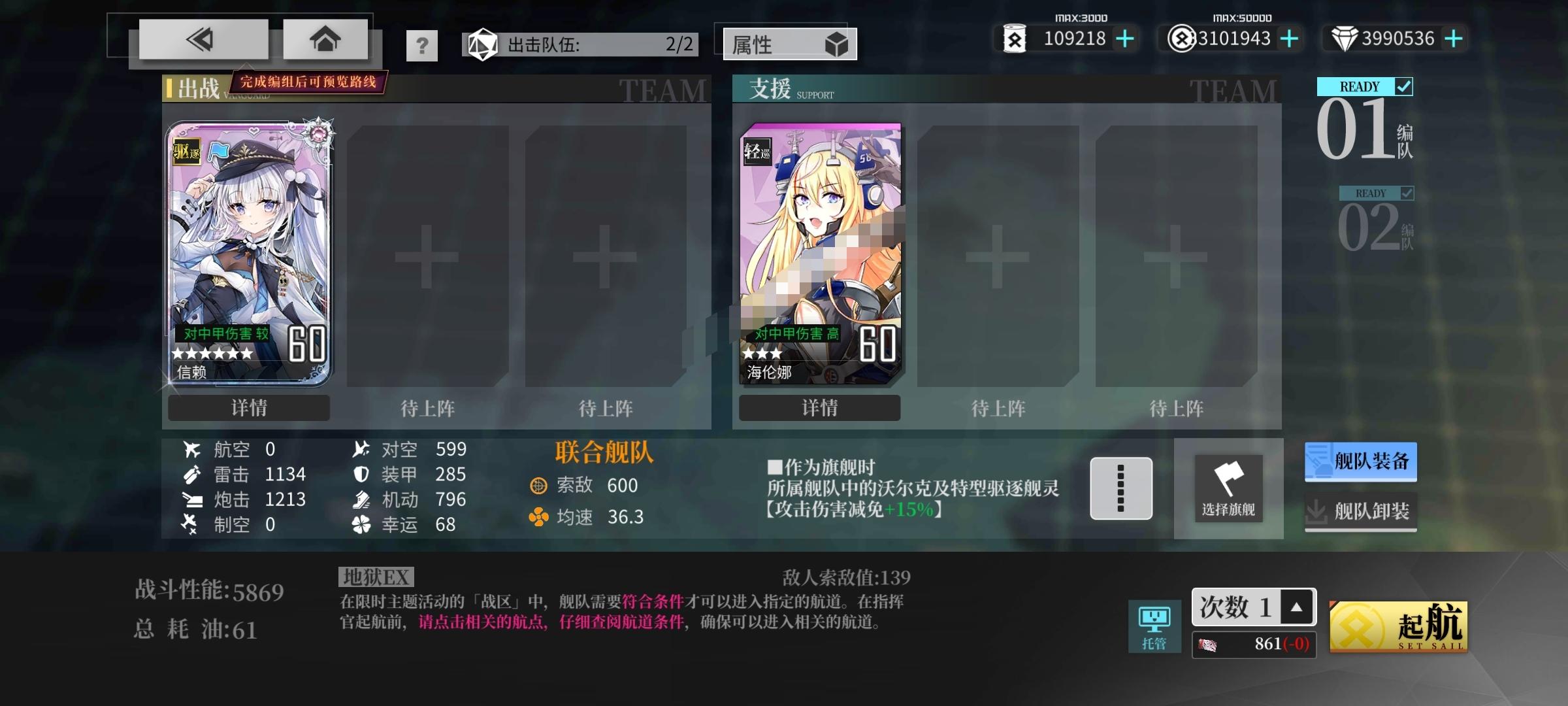
Task: Open 详情 details for 信赖
Action: (x=248, y=407)
